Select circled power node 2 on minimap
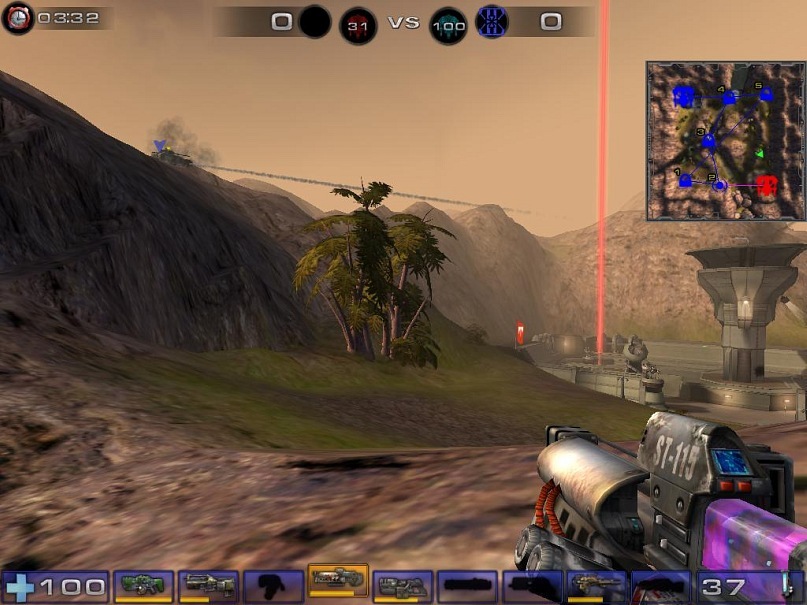The height and width of the screenshot is (605, 807). (x=719, y=184)
